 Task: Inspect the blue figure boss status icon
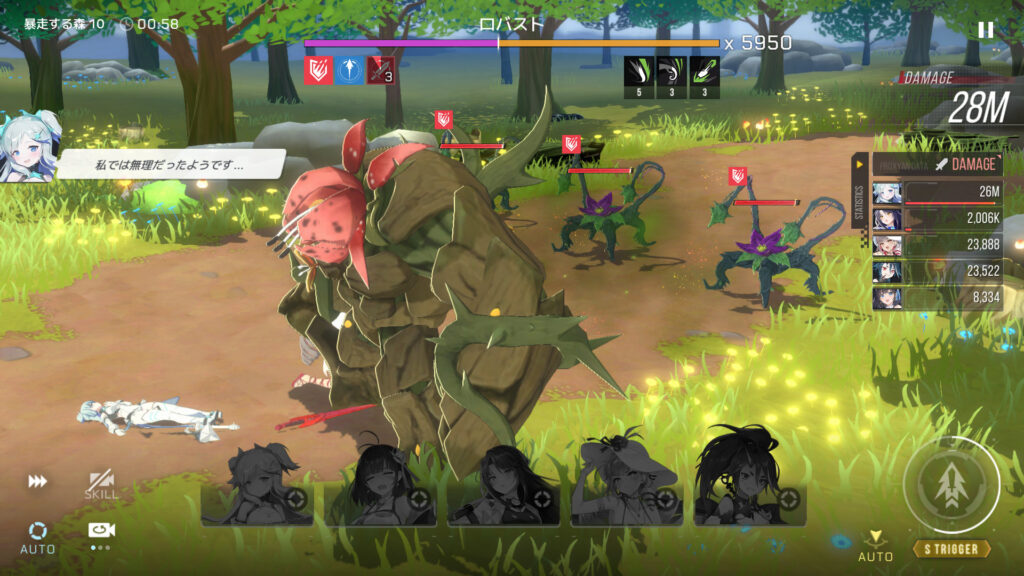click(348, 70)
